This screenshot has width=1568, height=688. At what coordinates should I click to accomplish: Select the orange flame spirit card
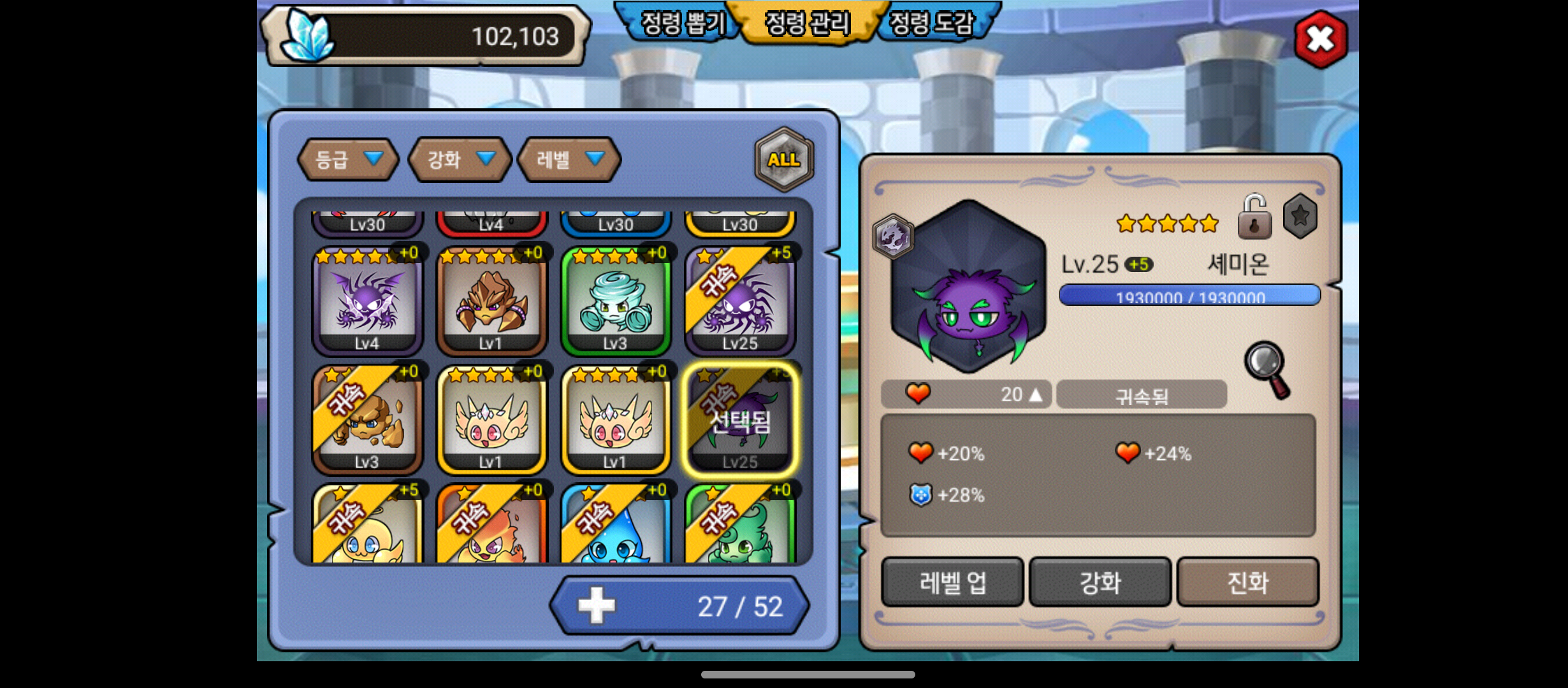pyautogui.click(x=491, y=526)
